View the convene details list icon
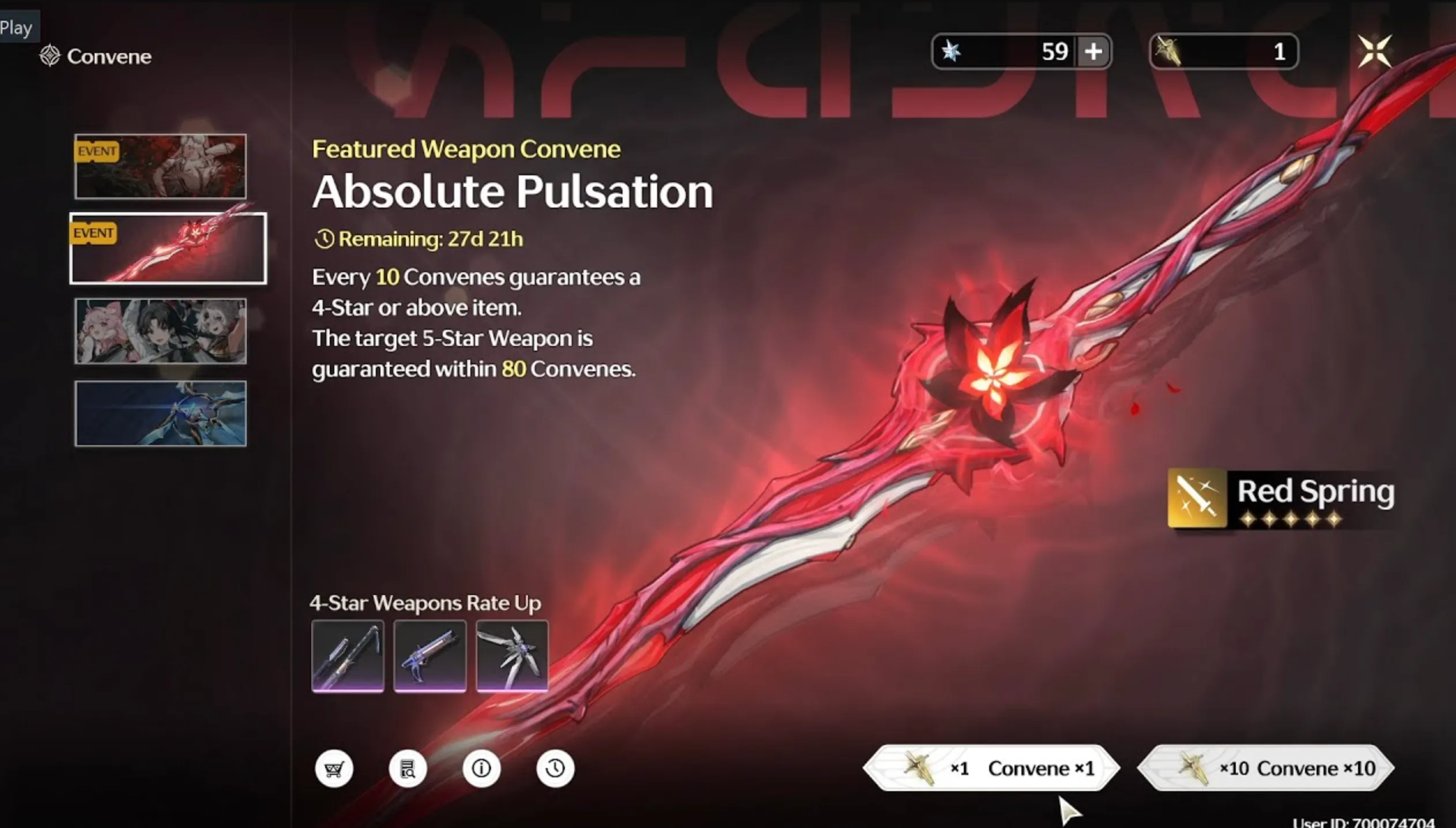Image resolution: width=1456 pixels, height=828 pixels. click(x=408, y=769)
